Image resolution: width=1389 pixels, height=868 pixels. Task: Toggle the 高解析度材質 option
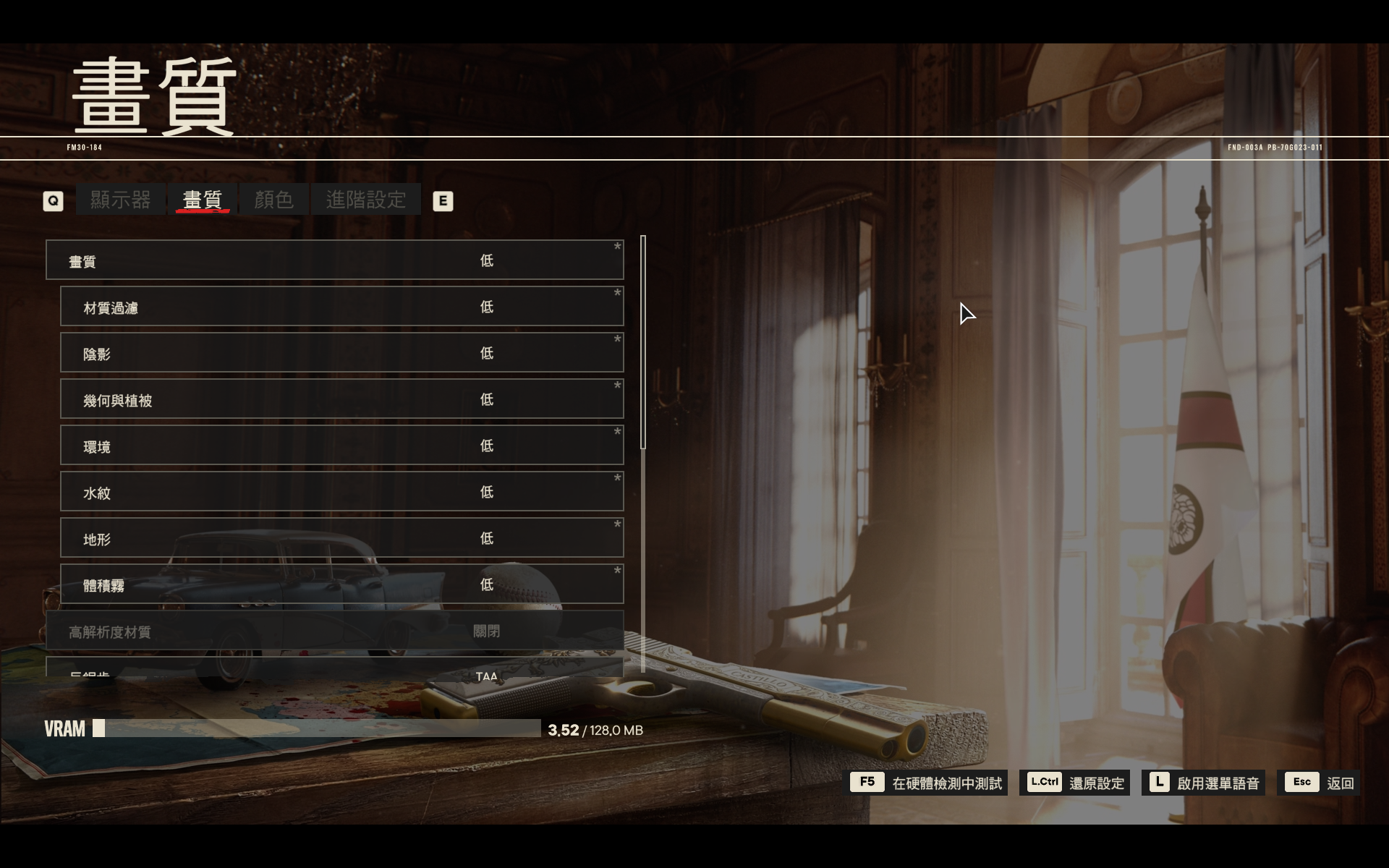[334, 631]
